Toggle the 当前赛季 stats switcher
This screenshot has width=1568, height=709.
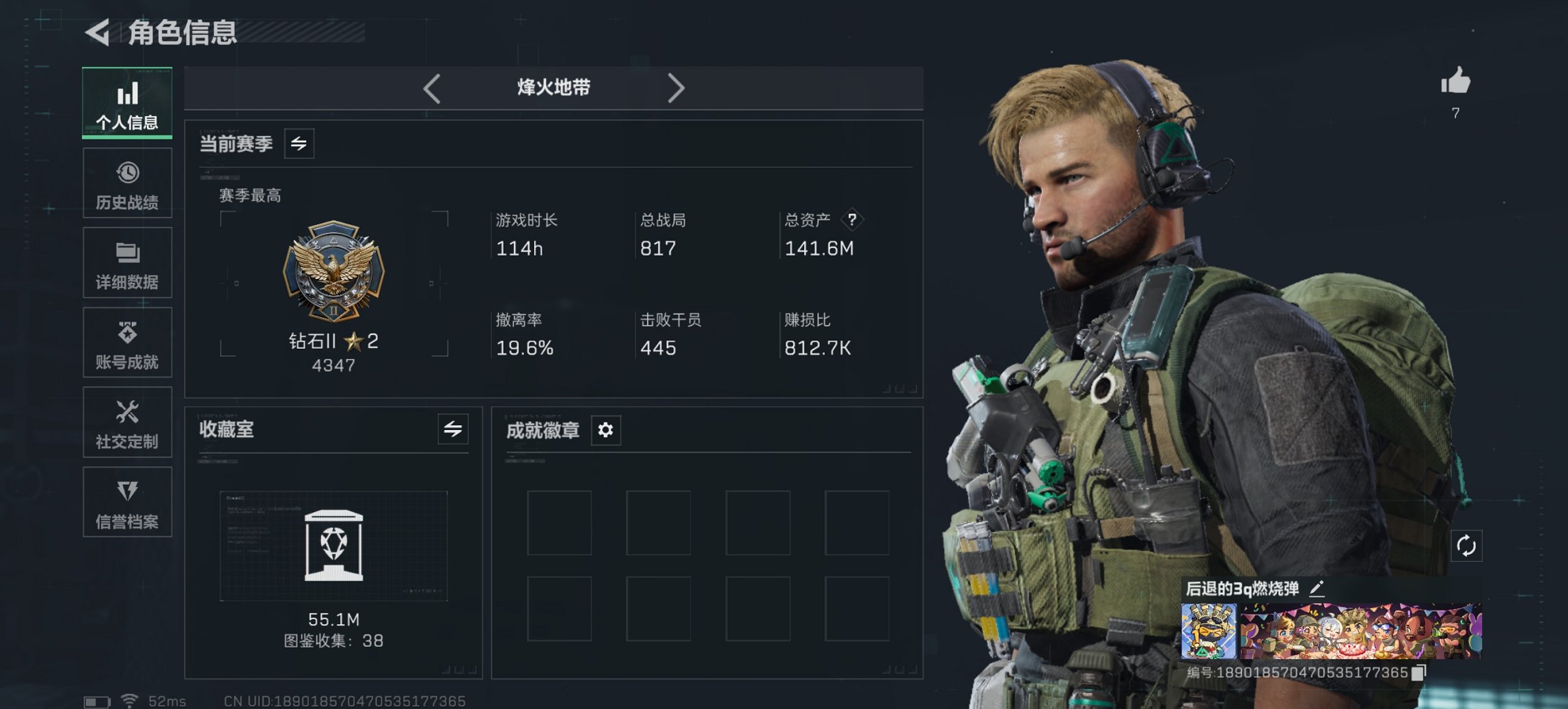click(298, 144)
